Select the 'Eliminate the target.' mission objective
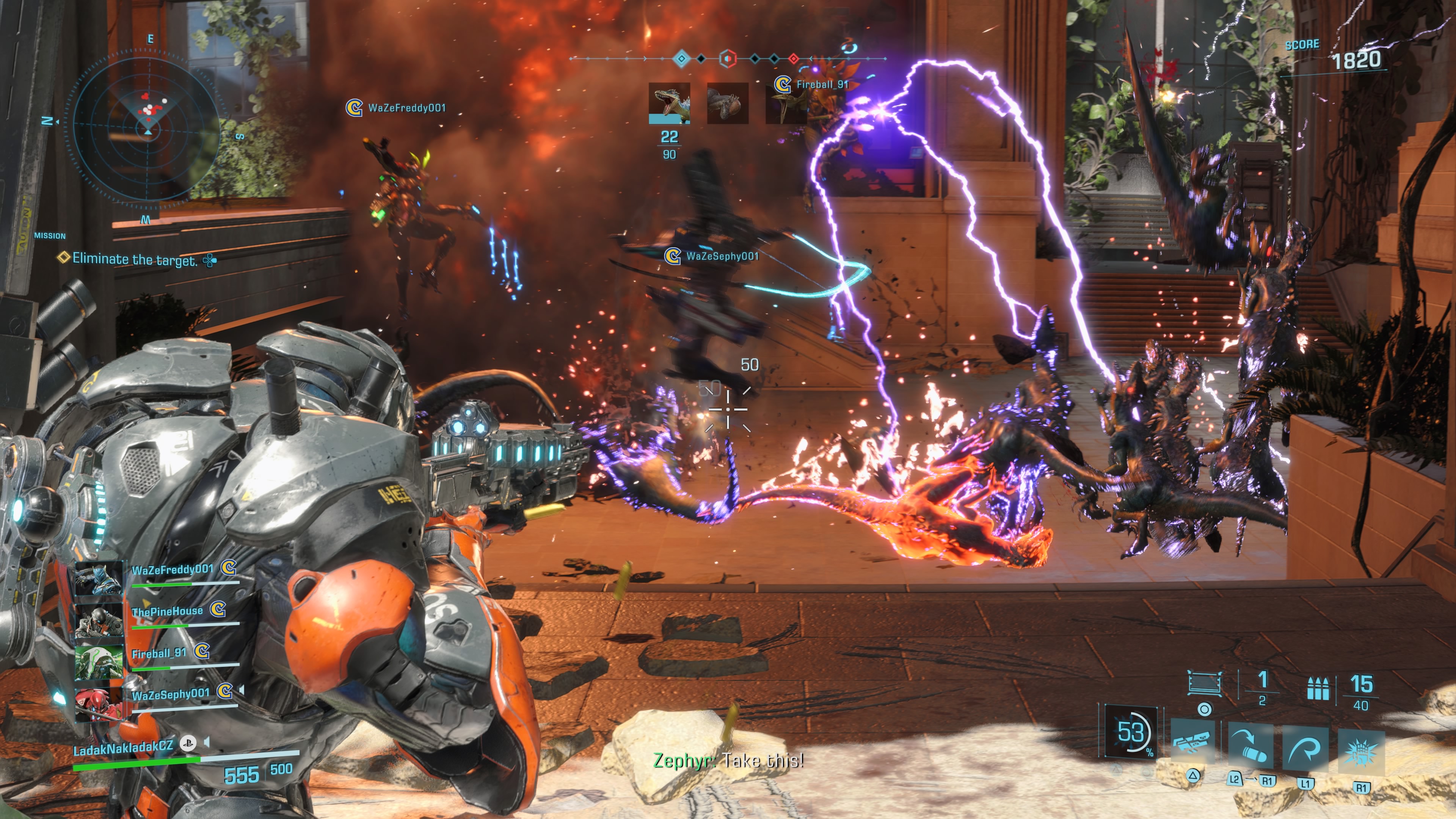This screenshot has height=819, width=1456. point(135,259)
